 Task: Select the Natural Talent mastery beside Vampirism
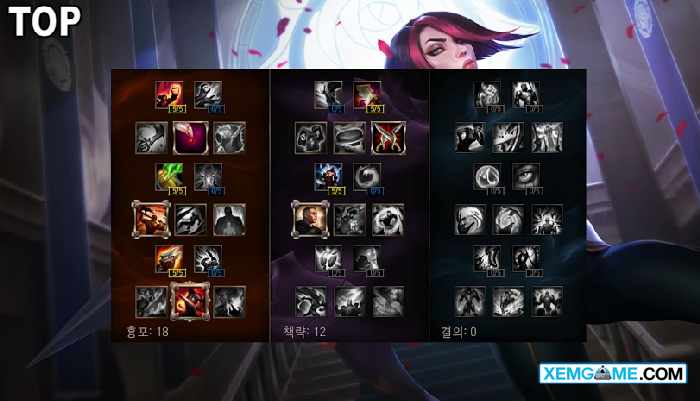click(207, 177)
